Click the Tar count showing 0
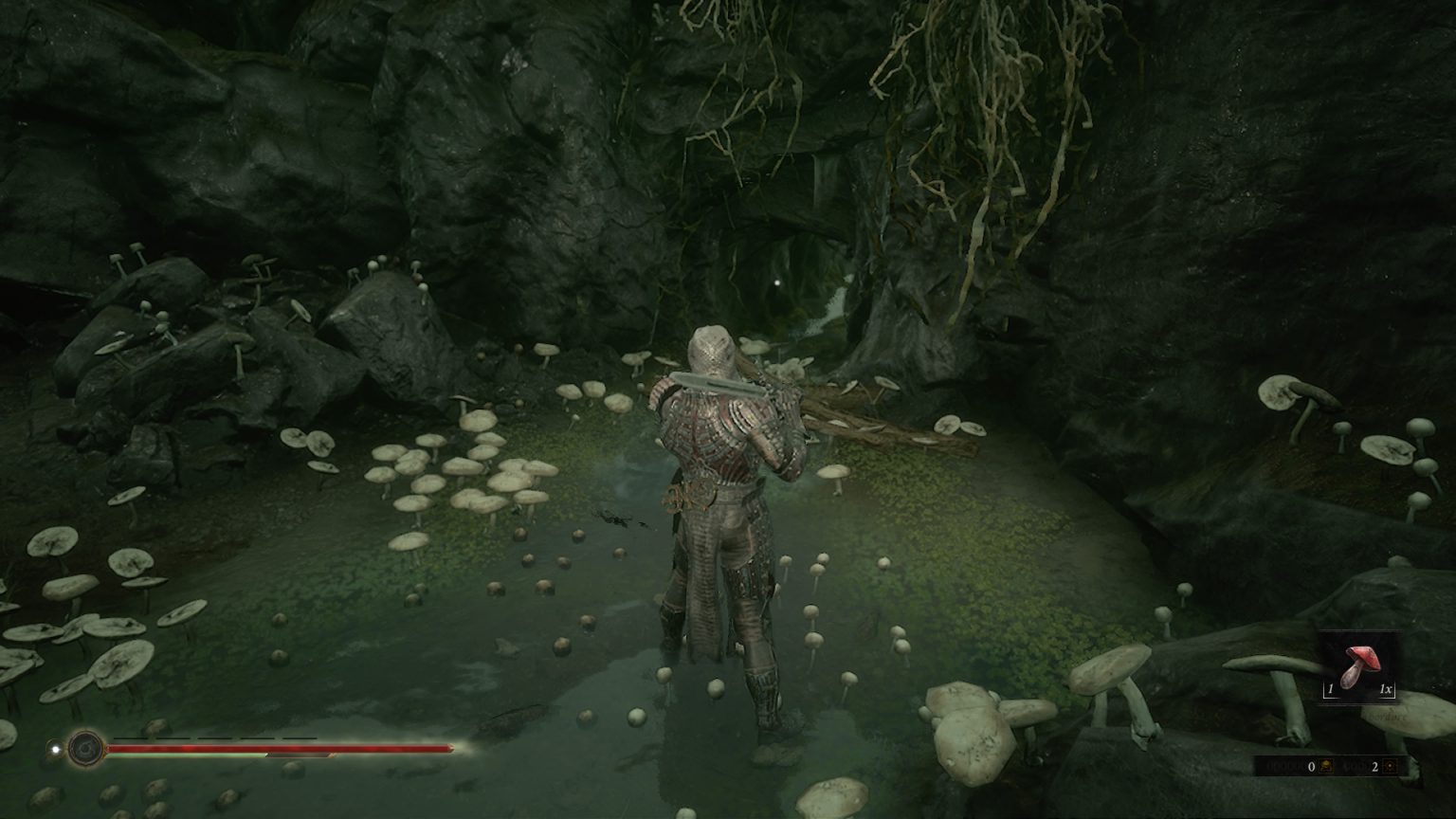The image size is (1456, 819). [x=1311, y=766]
